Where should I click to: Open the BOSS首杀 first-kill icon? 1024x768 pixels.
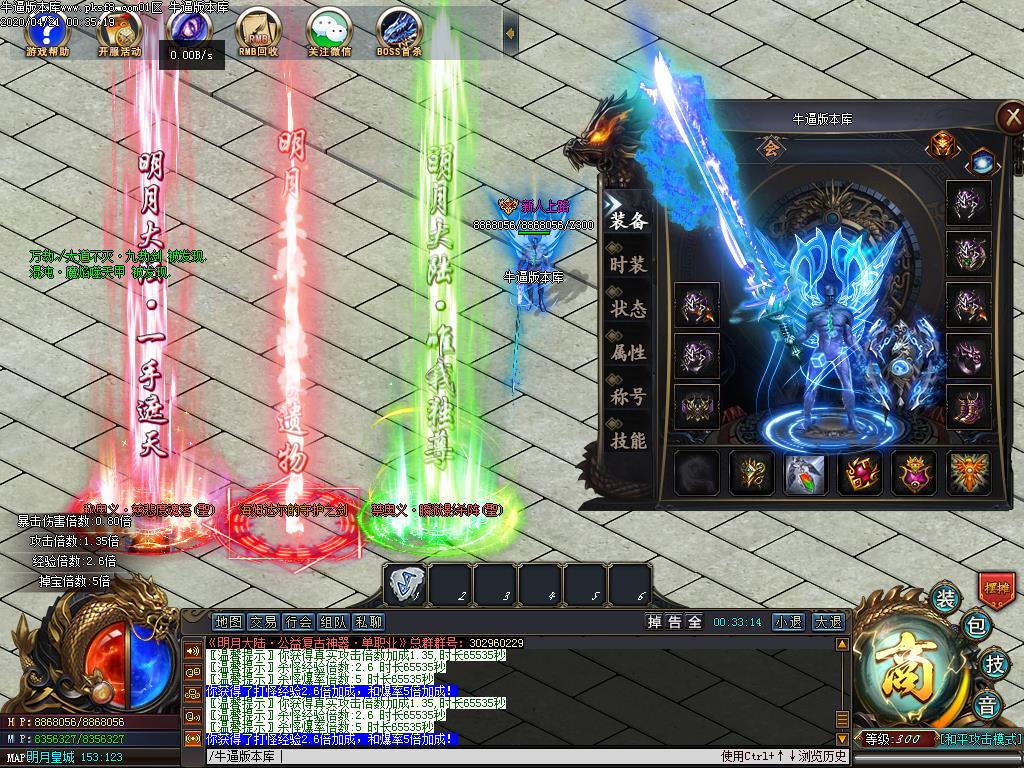[x=399, y=33]
